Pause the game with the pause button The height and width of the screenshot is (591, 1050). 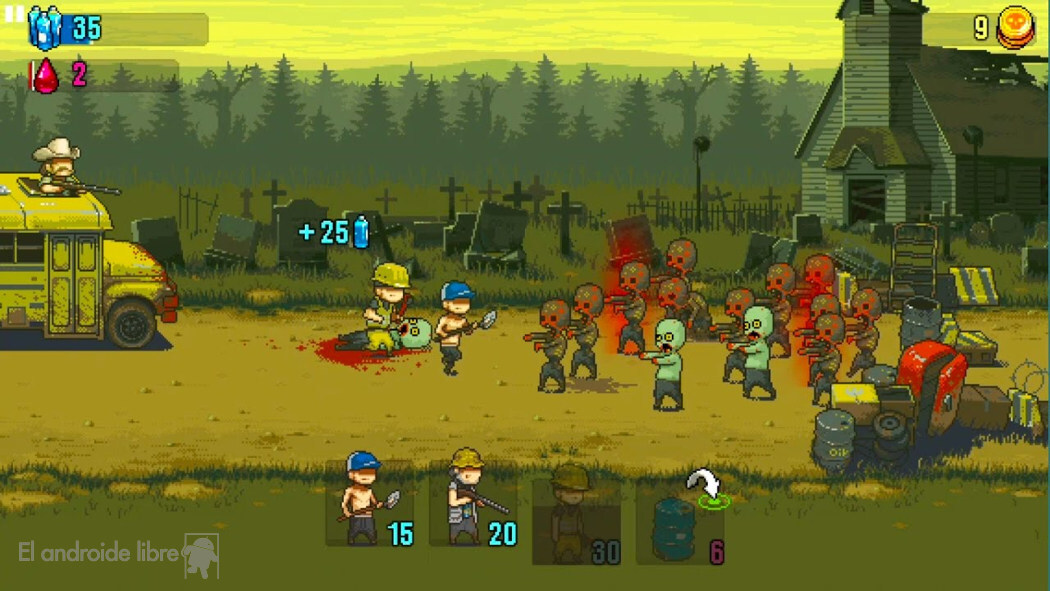point(14,13)
